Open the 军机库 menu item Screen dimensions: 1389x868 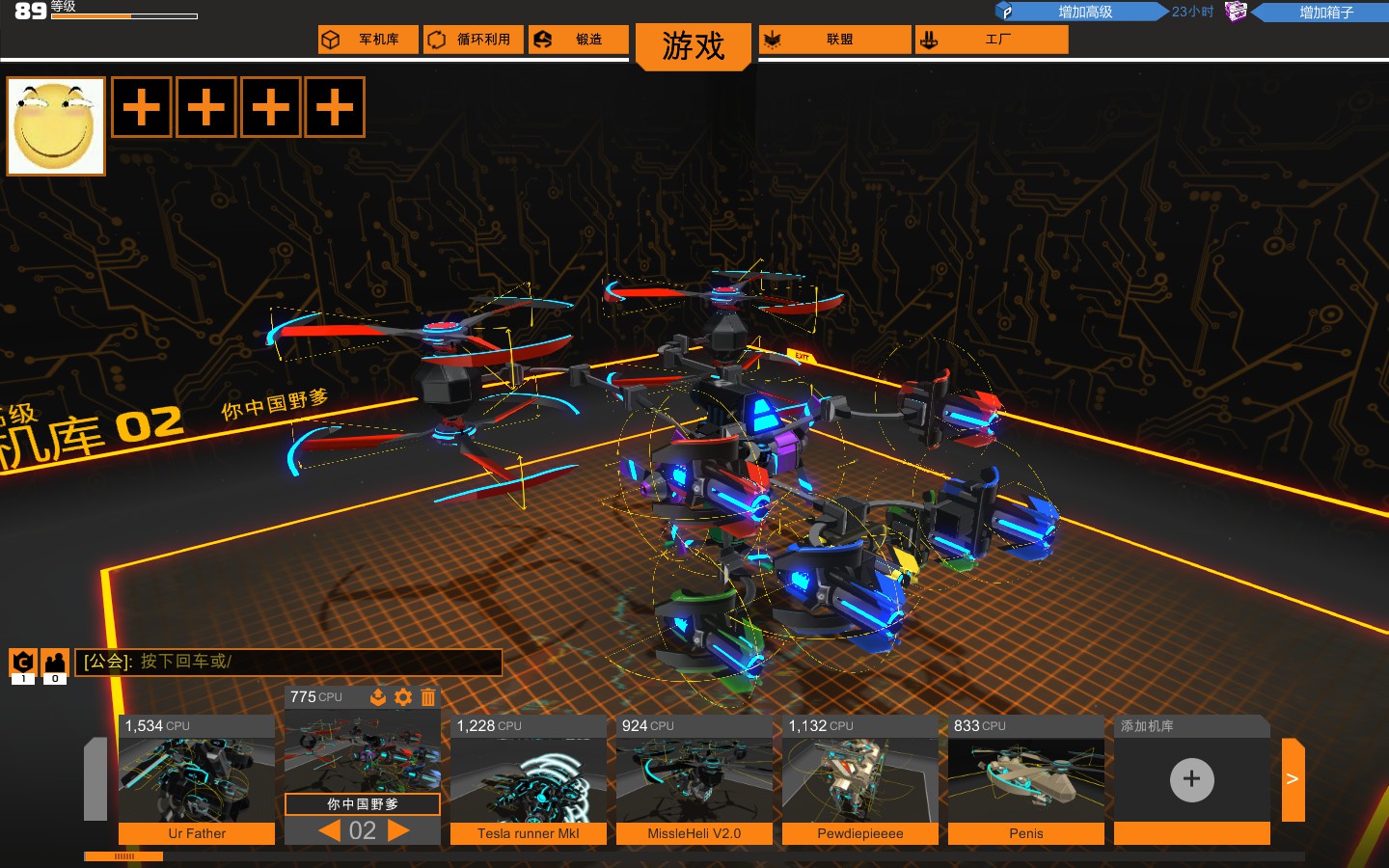tap(368, 39)
